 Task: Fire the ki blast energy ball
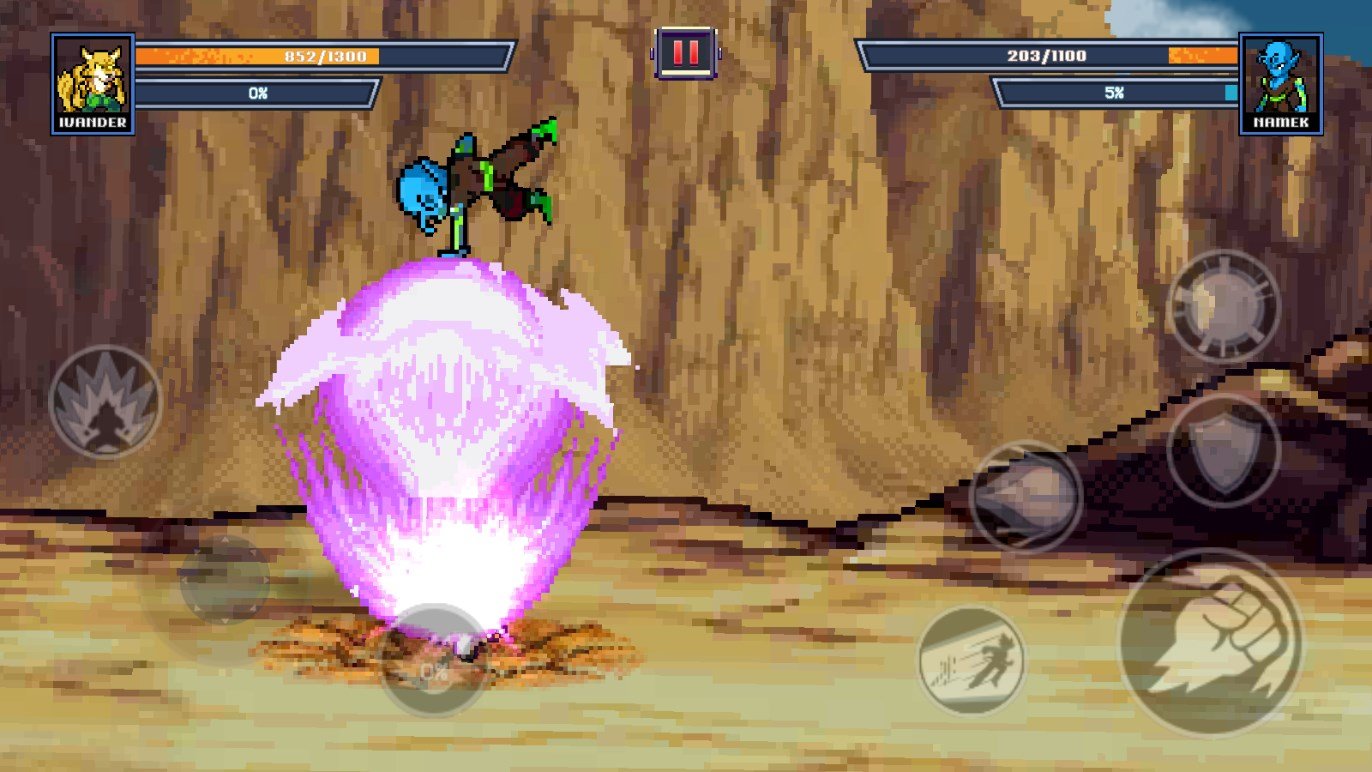tap(1025, 496)
